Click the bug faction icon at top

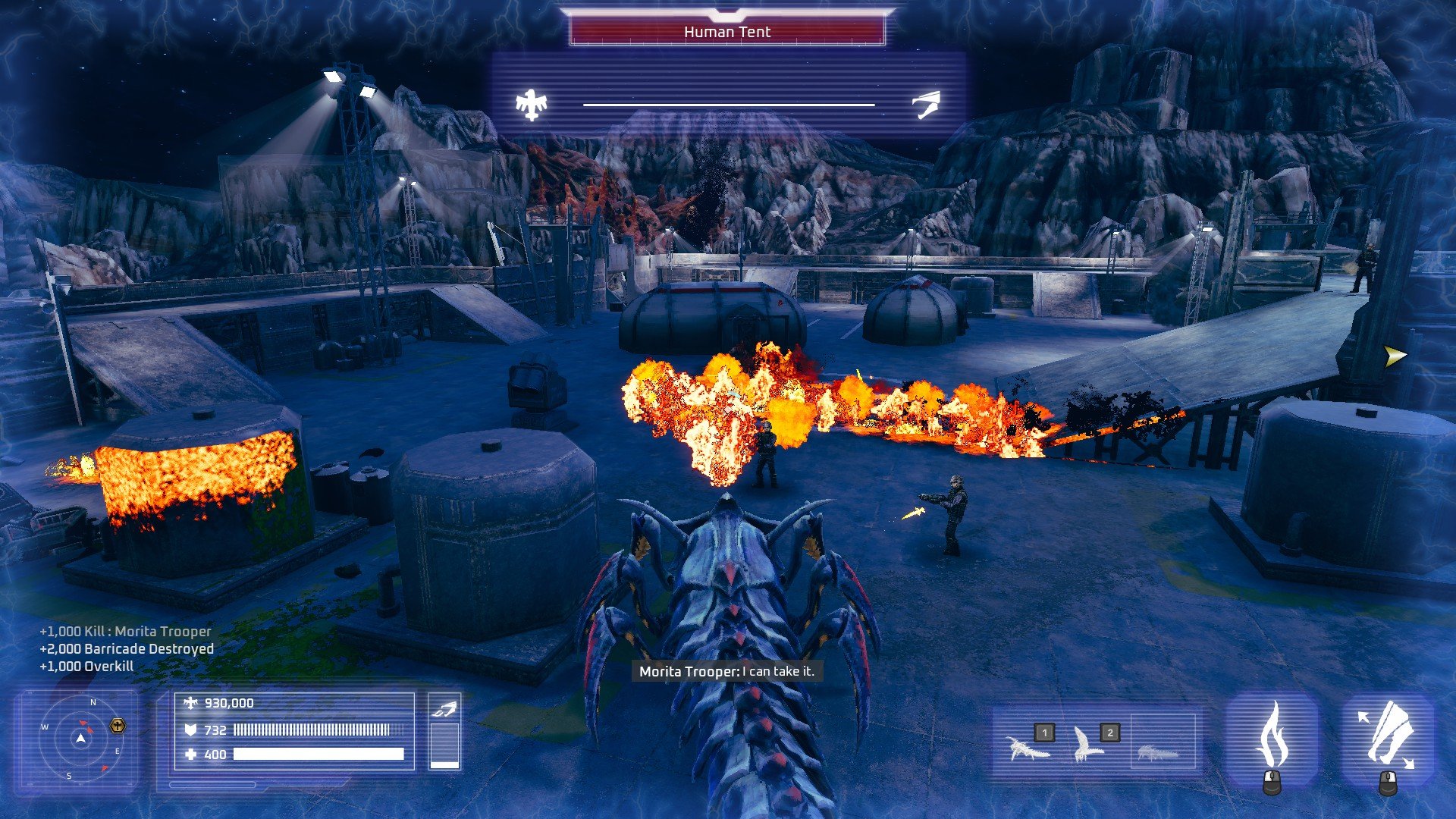pos(926,105)
